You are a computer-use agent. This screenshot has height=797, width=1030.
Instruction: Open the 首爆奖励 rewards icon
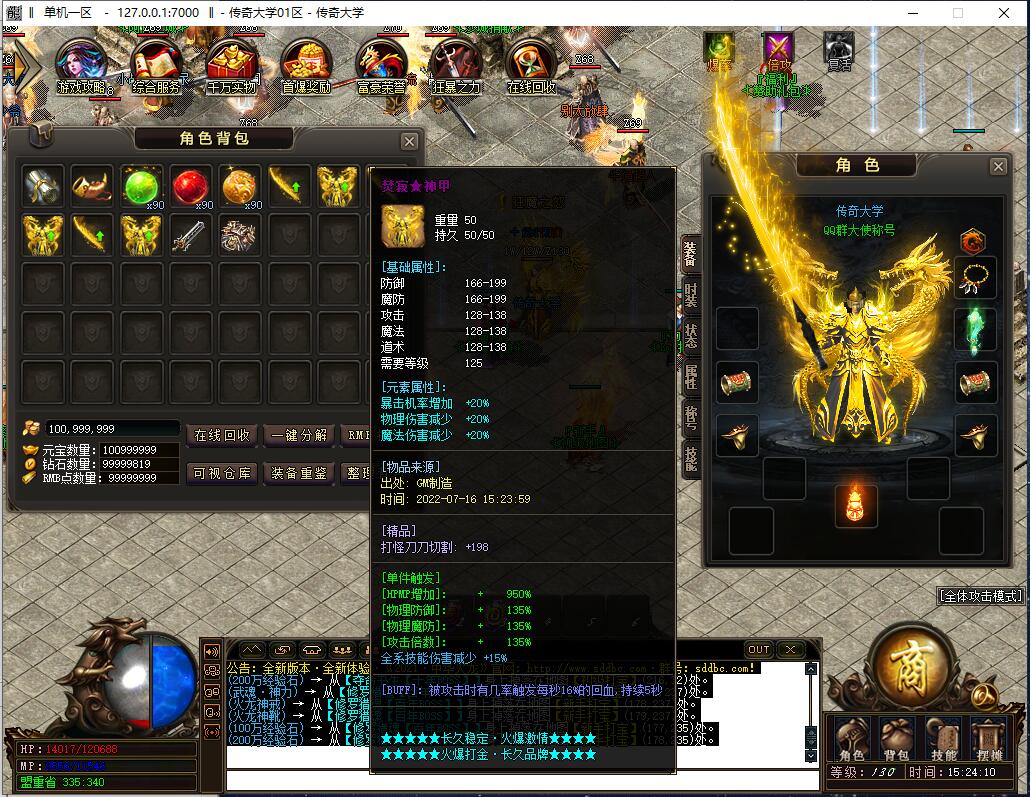[307, 65]
